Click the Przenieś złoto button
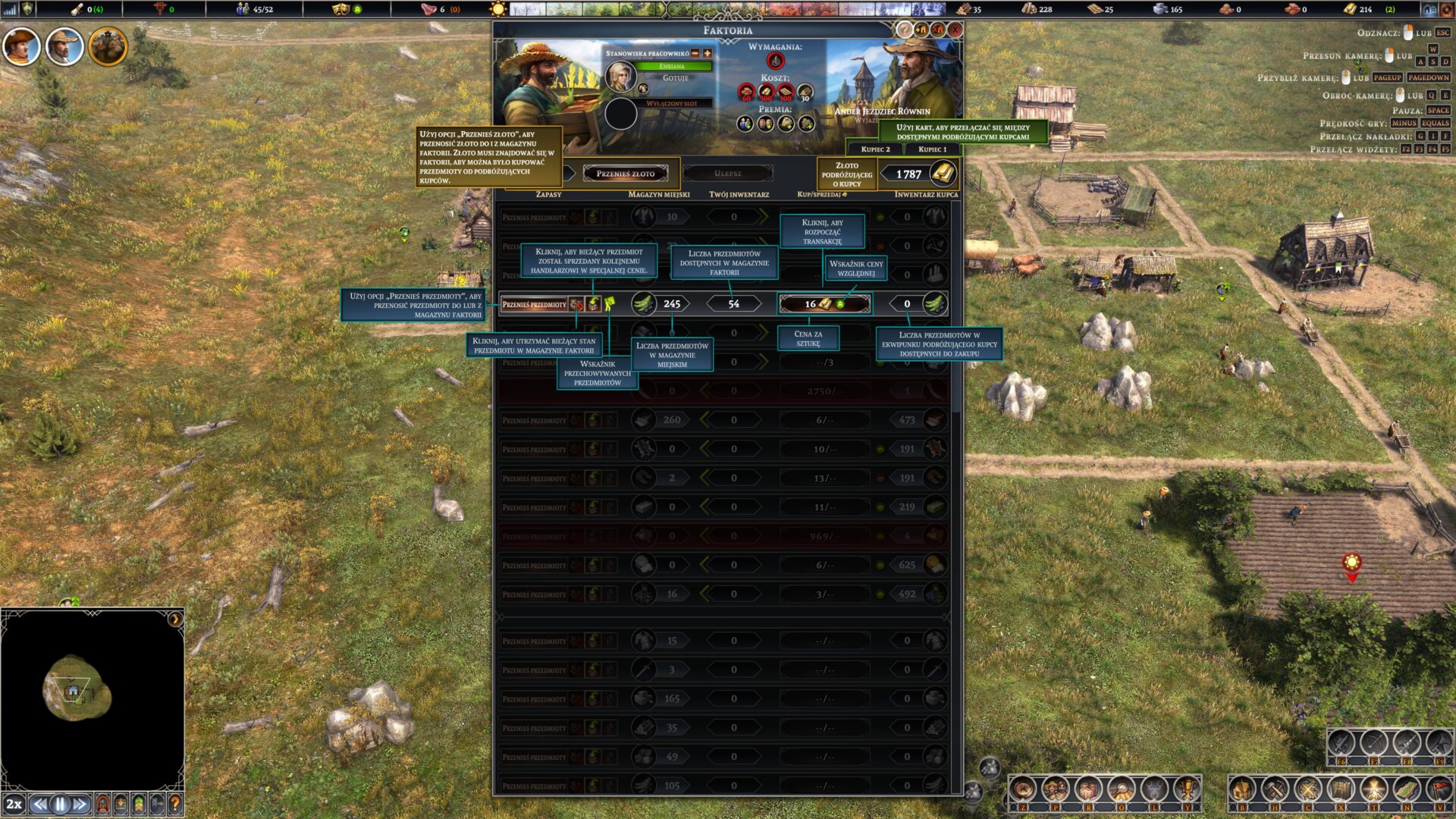The width and height of the screenshot is (1456, 819). pyautogui.click(x=625, y=174)
